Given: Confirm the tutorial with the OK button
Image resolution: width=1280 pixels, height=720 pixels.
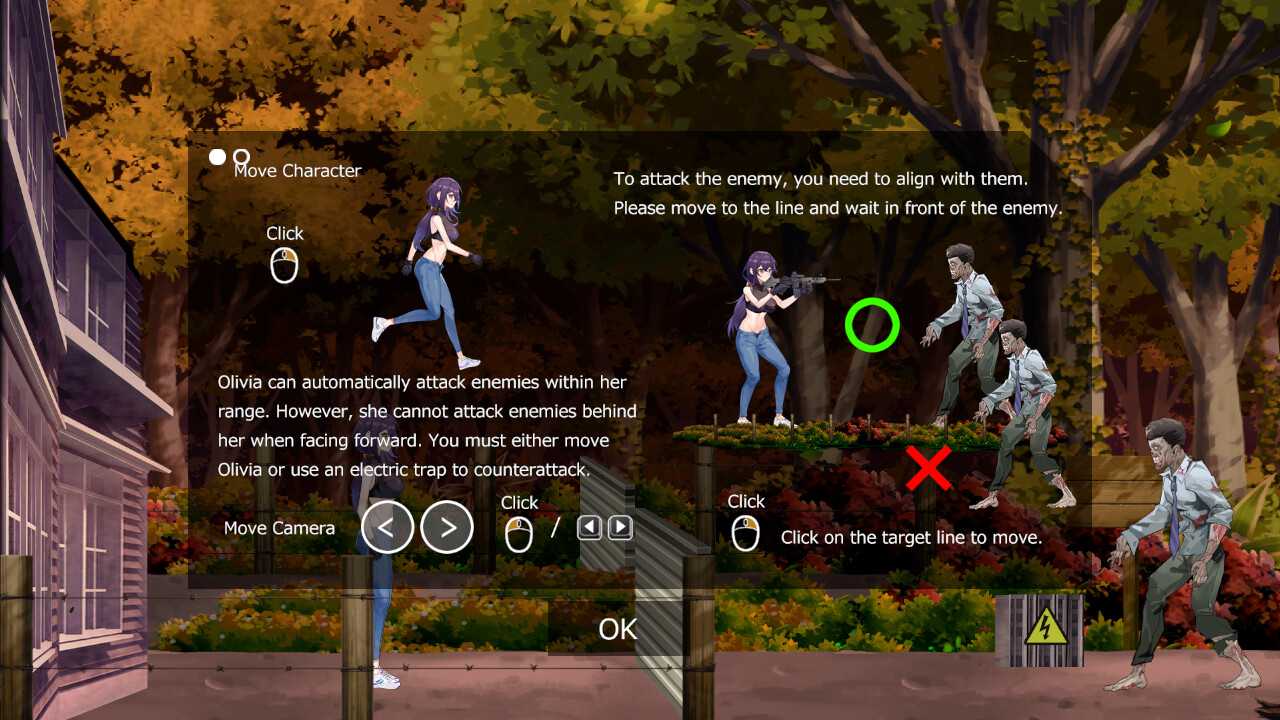Looking at the screenshot, I should (617, 629).
